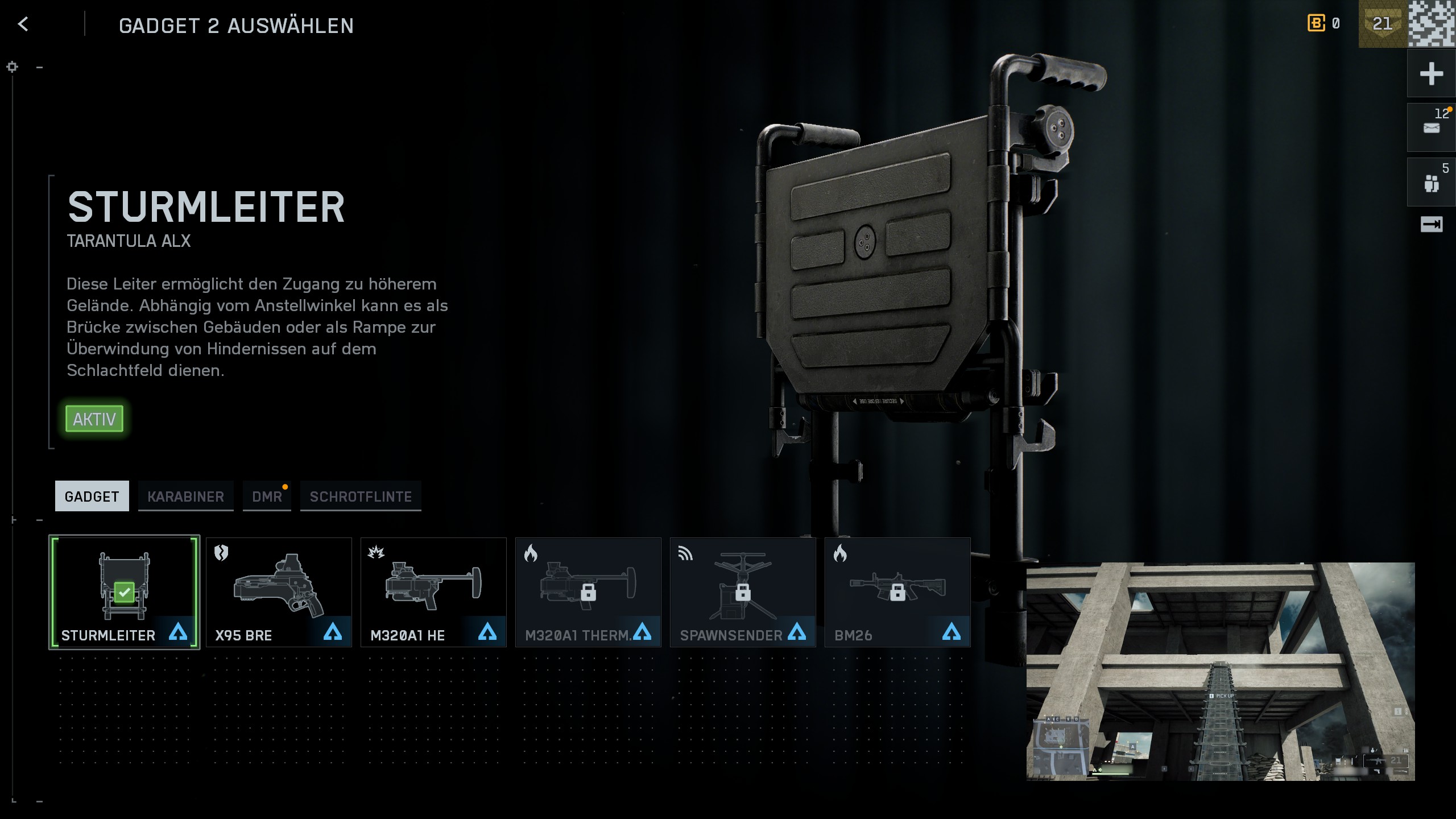Open the mail inbox icon showing 12

1431,127
